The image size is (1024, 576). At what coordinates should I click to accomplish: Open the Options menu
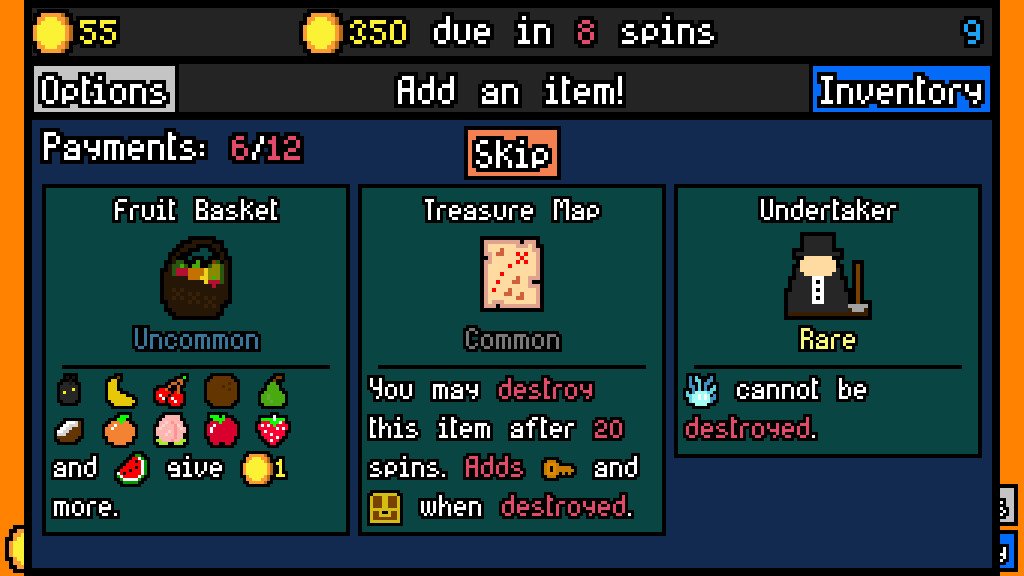click(104, 91)
